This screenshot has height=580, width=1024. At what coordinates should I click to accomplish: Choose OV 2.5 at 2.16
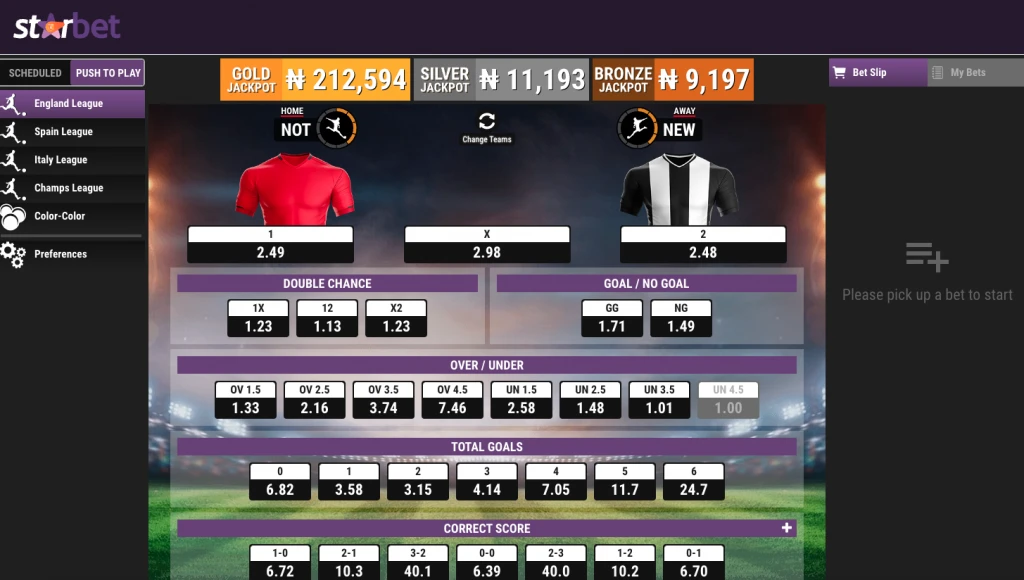tap(314, 400)
